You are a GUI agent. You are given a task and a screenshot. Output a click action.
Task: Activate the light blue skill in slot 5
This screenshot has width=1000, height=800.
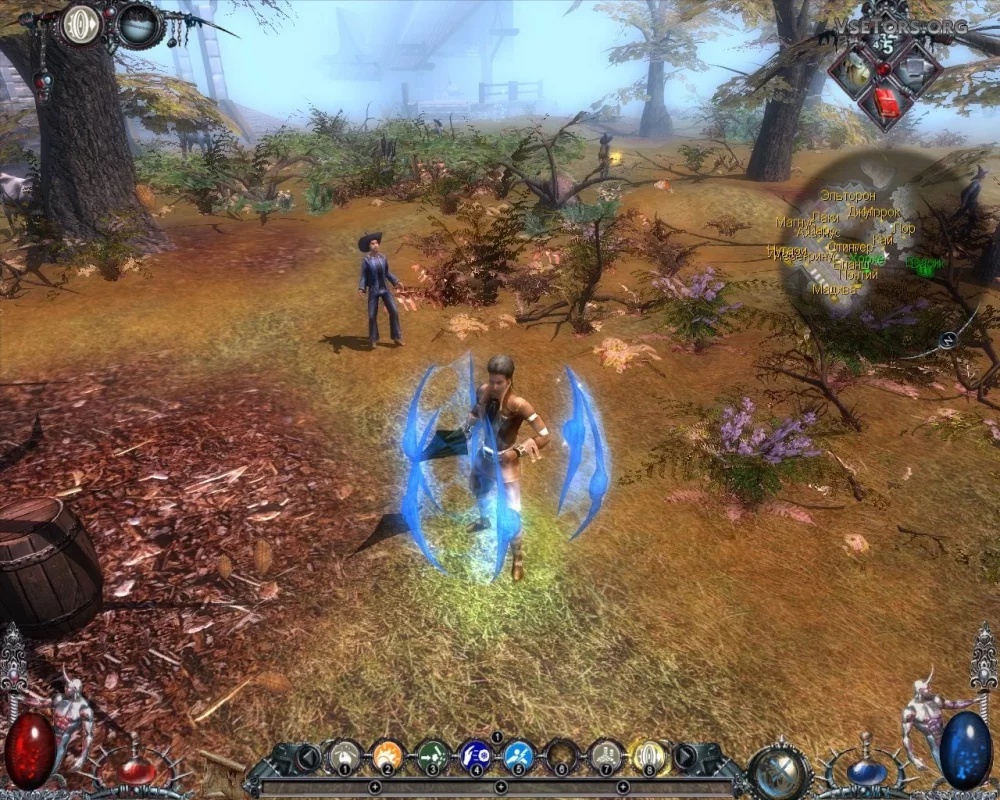pos(518,755)
